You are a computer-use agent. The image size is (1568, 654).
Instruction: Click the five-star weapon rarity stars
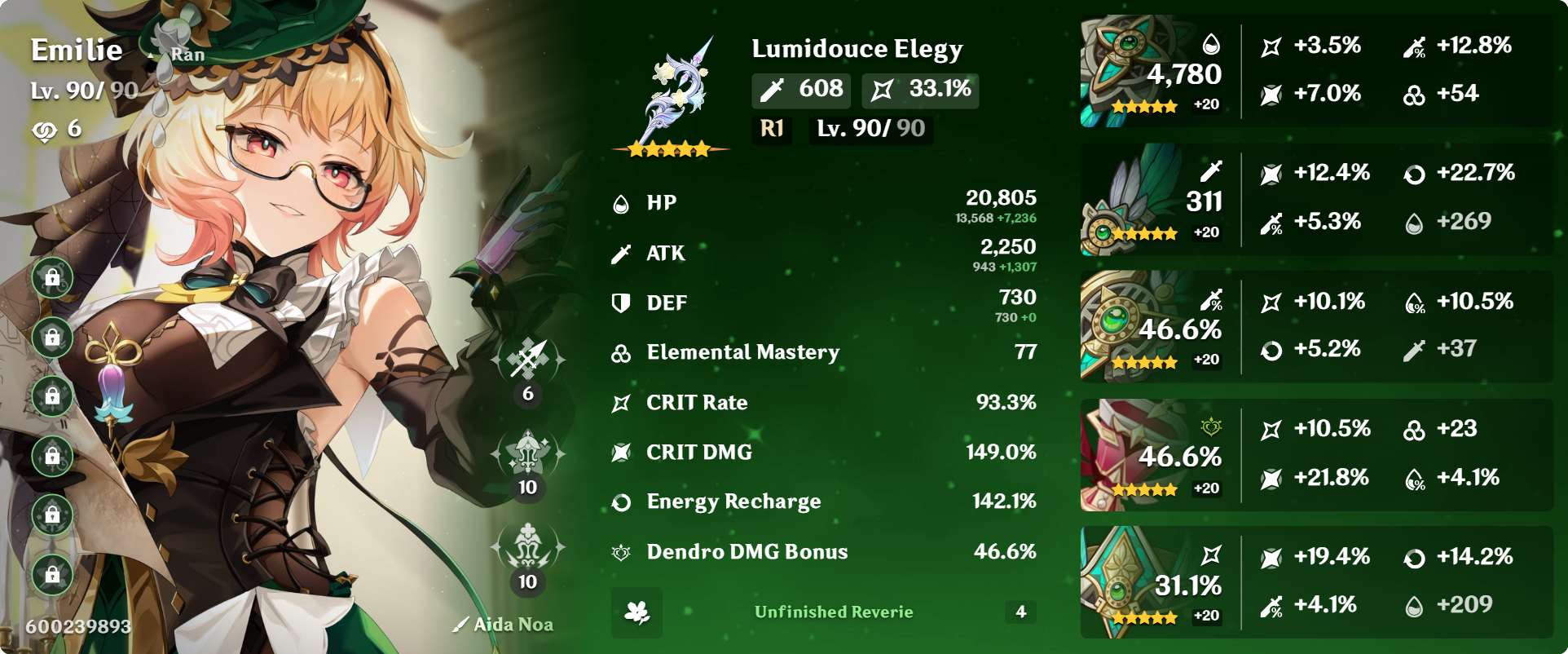(x=668, y=149)
